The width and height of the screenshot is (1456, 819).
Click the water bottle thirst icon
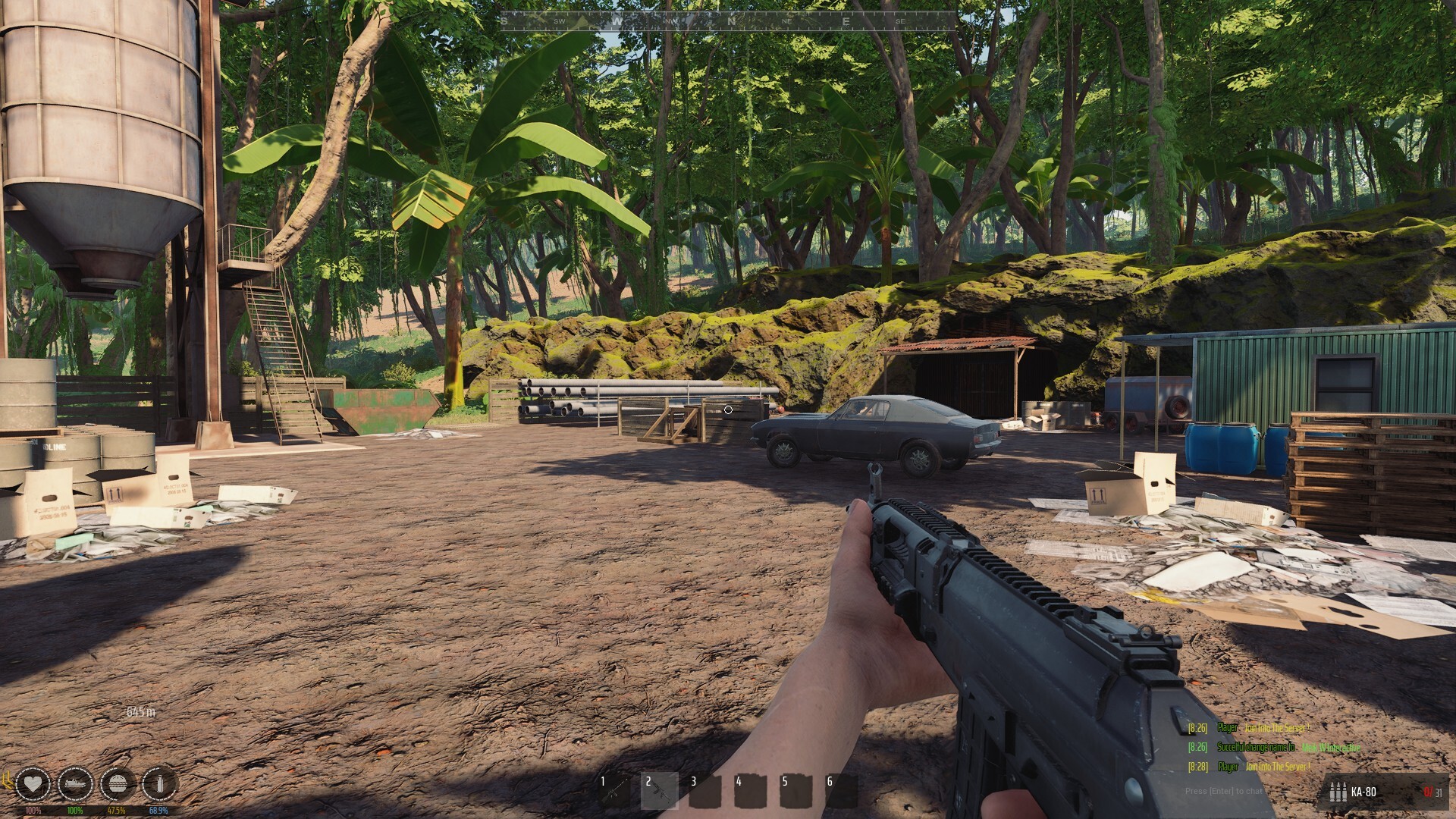click(160, 784)
